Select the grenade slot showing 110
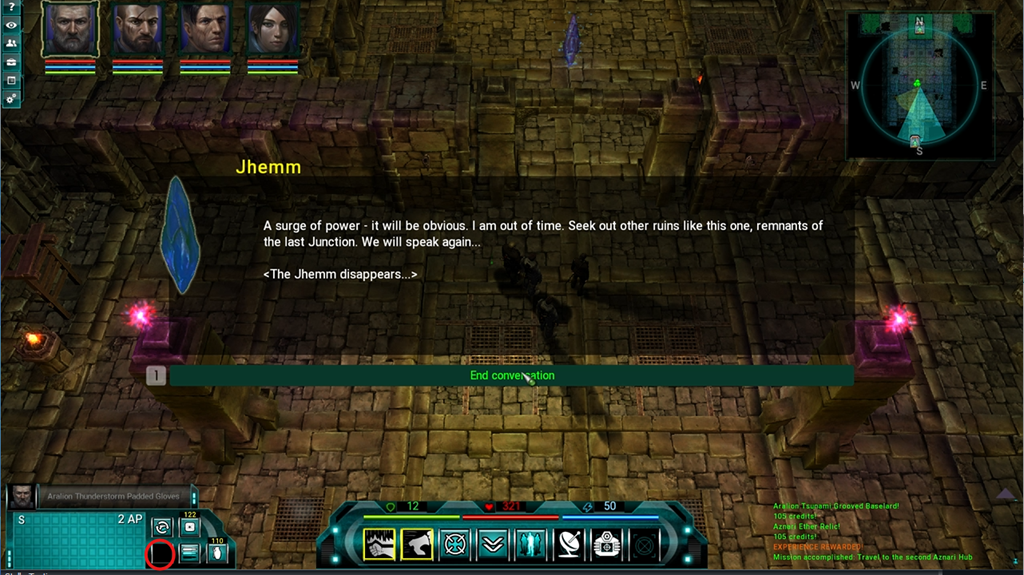1024x575 pixels. coord(216,553)
